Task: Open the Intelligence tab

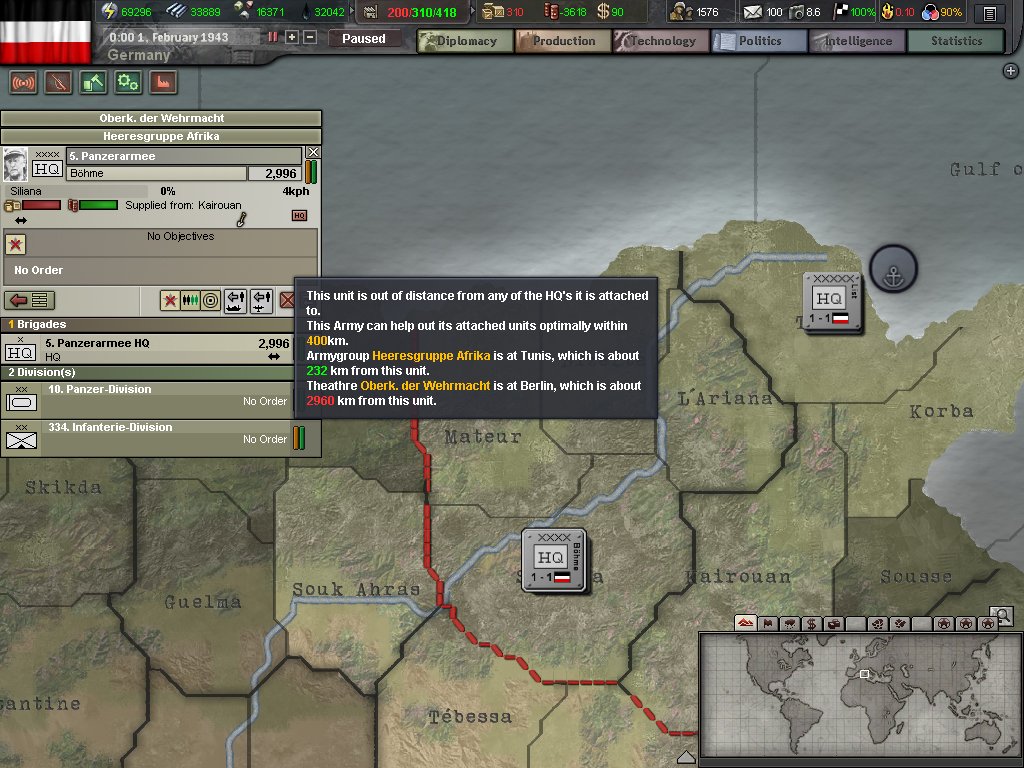Action: tap(857, 41)
